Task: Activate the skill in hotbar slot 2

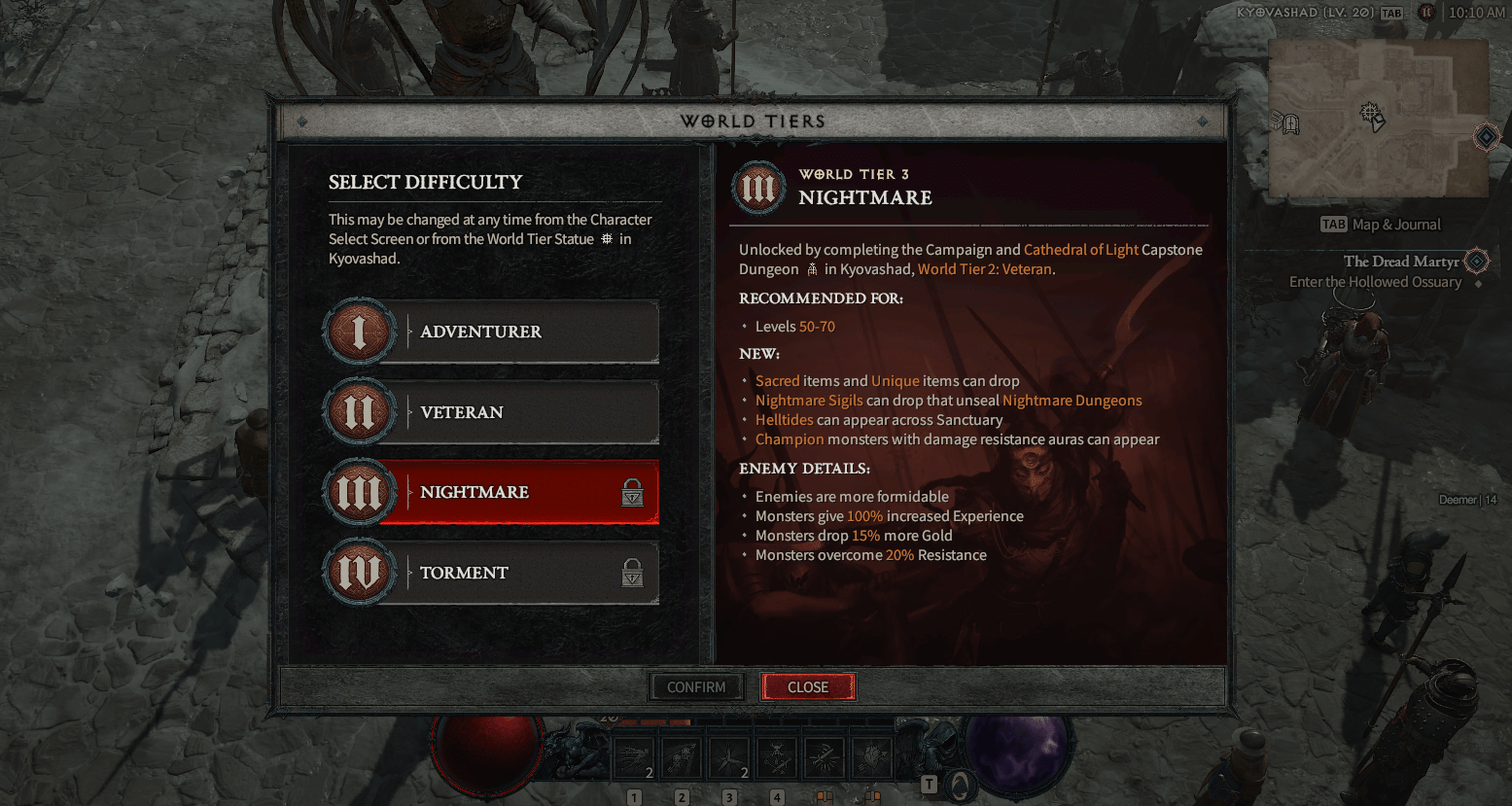Action: (681, 755)
